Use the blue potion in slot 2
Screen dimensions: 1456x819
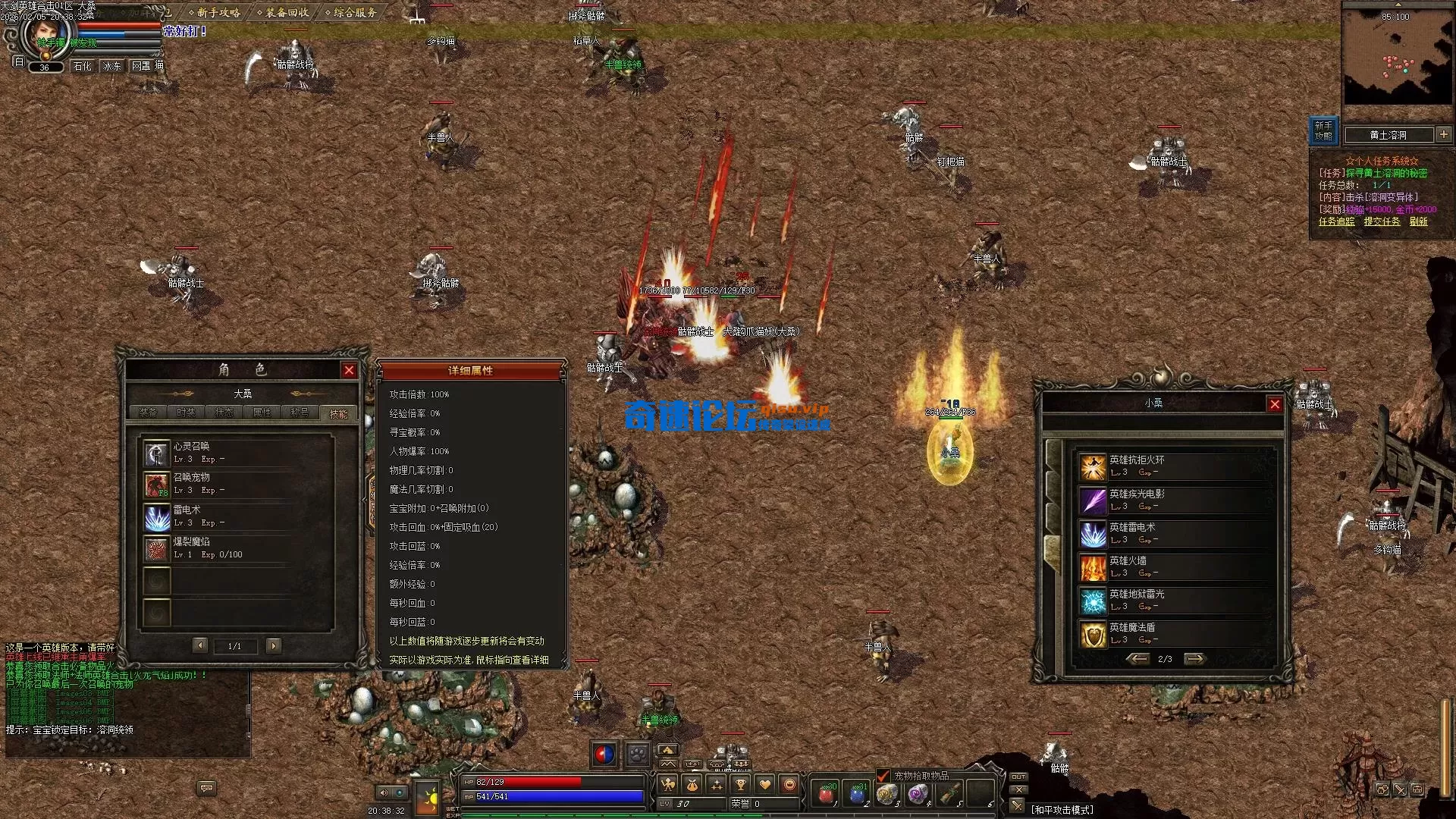click(857, 793)
